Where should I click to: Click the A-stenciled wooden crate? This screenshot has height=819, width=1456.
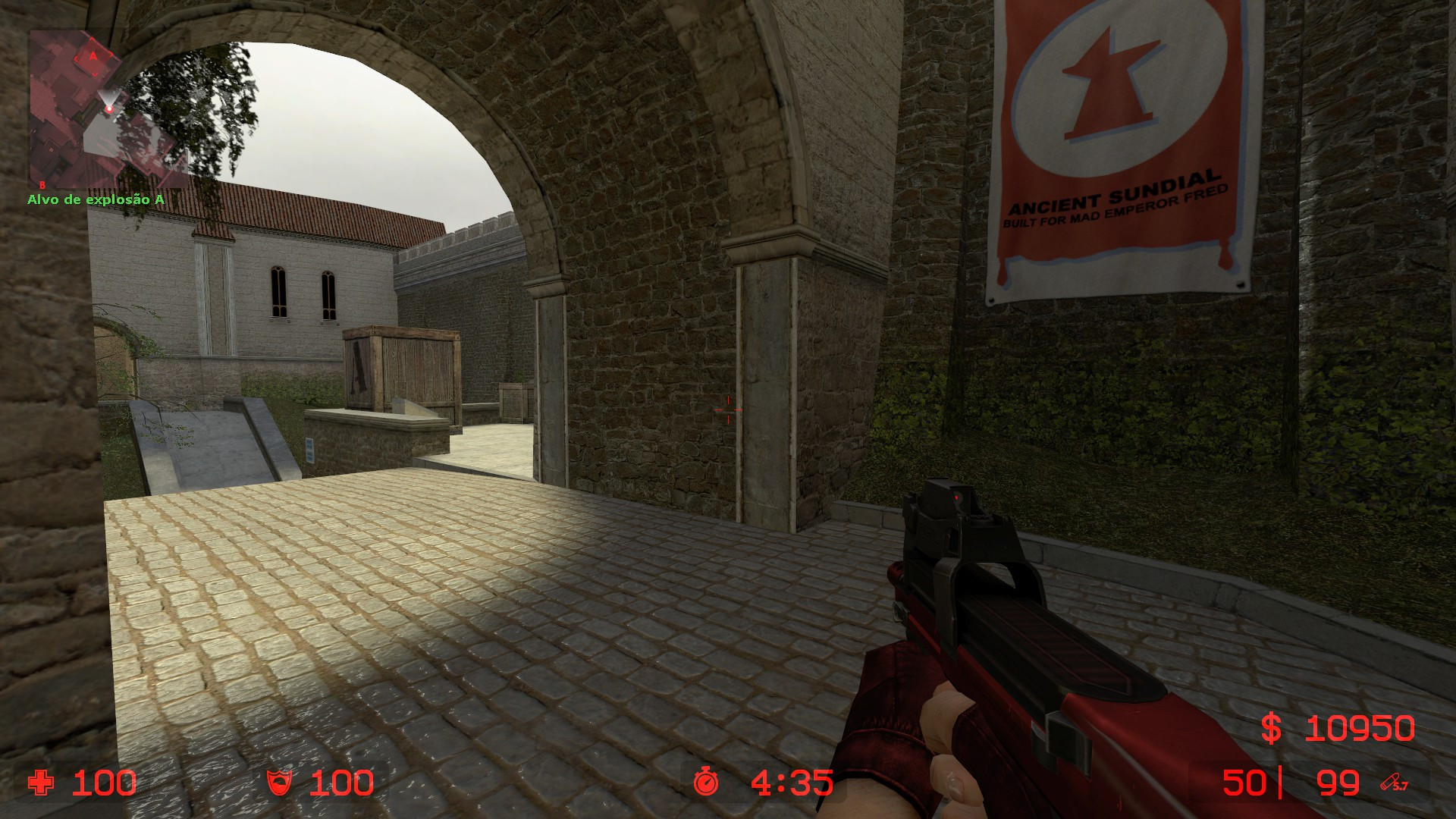[x=400, y=372]
